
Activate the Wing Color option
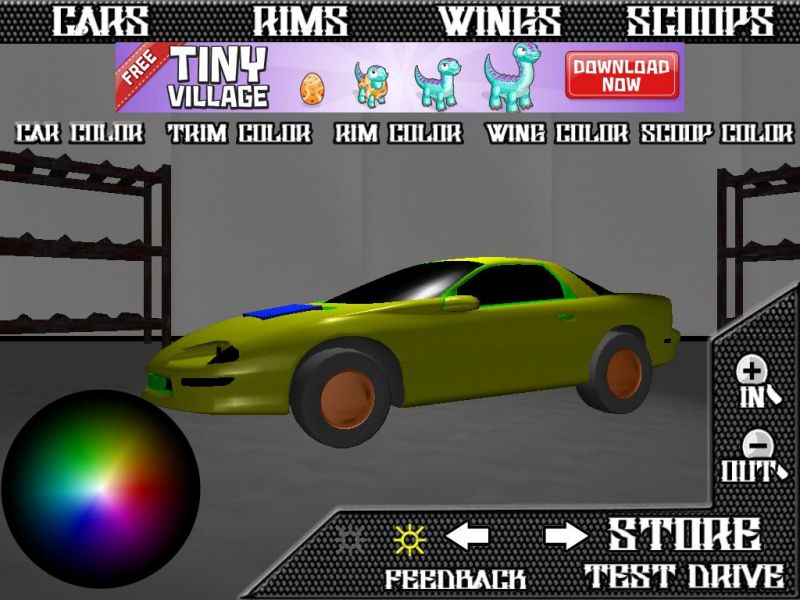[557, 133]
